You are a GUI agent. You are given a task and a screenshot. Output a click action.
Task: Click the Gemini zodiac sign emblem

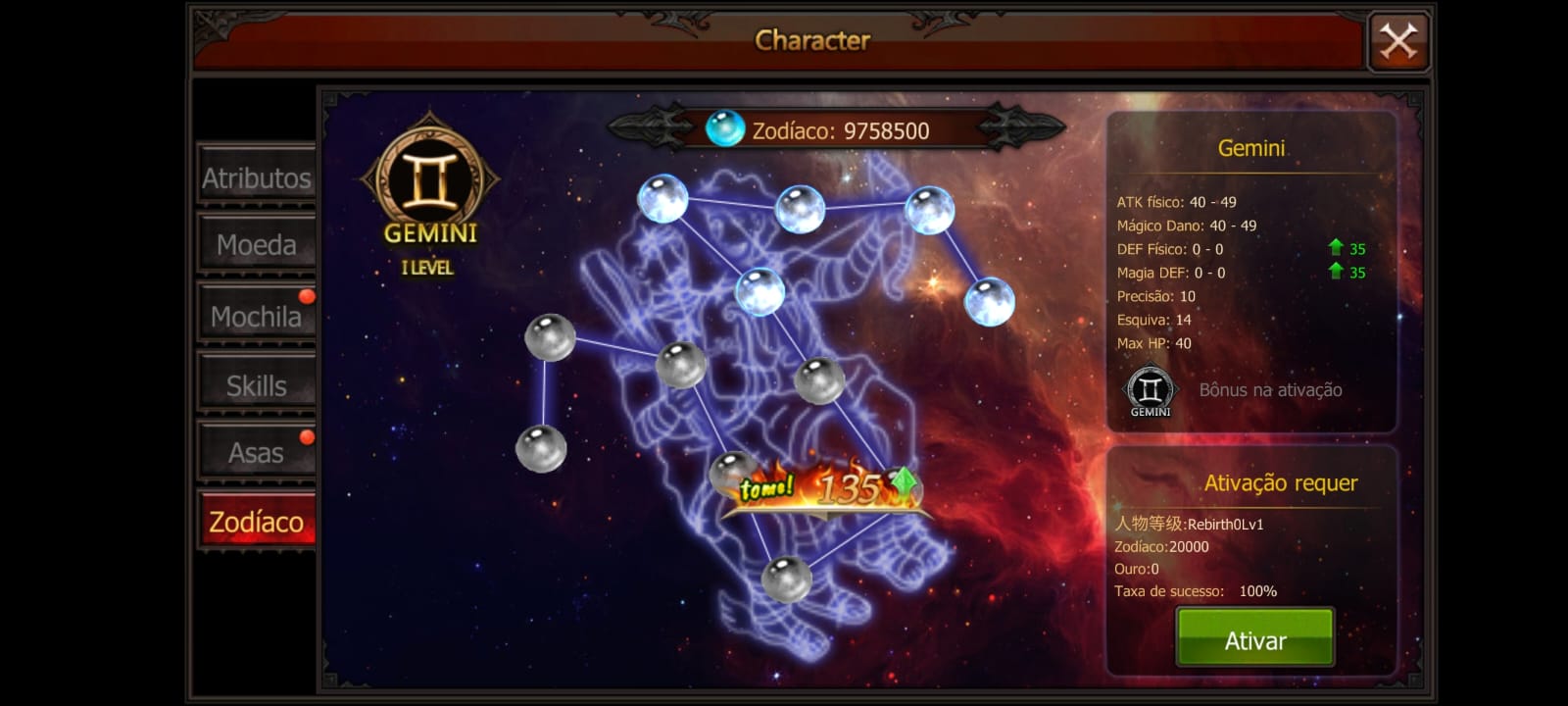(x=430, y=179)
